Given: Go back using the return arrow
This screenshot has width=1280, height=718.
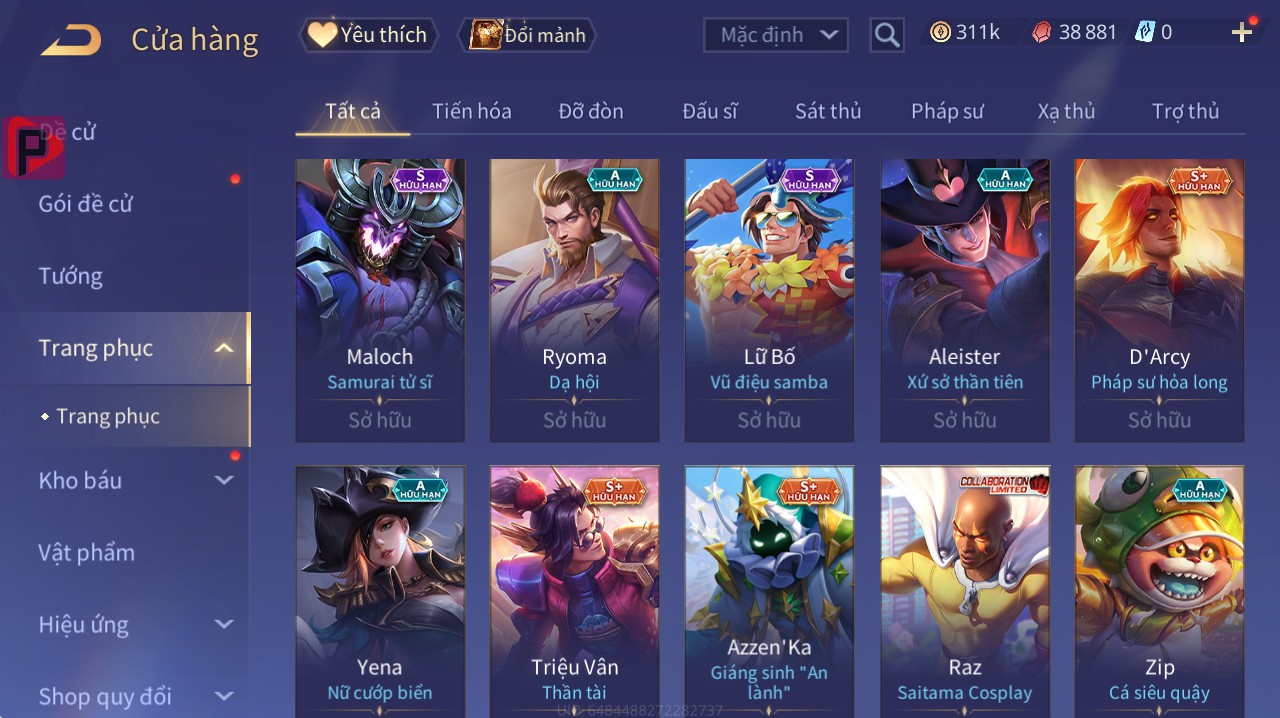Looking at the screenshot, I should (x=72, y=40).
